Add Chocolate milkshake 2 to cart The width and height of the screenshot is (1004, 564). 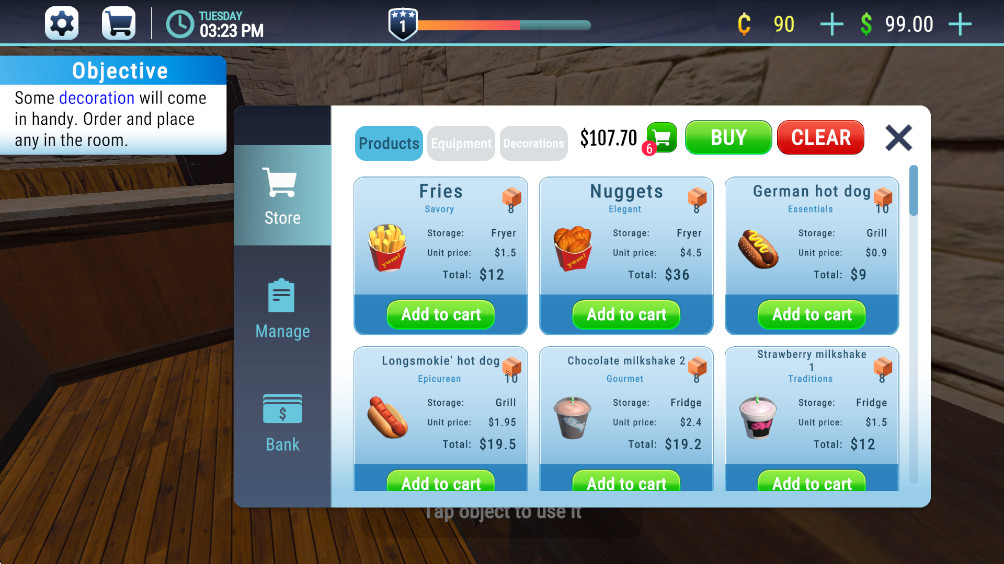tap(626, 482)
